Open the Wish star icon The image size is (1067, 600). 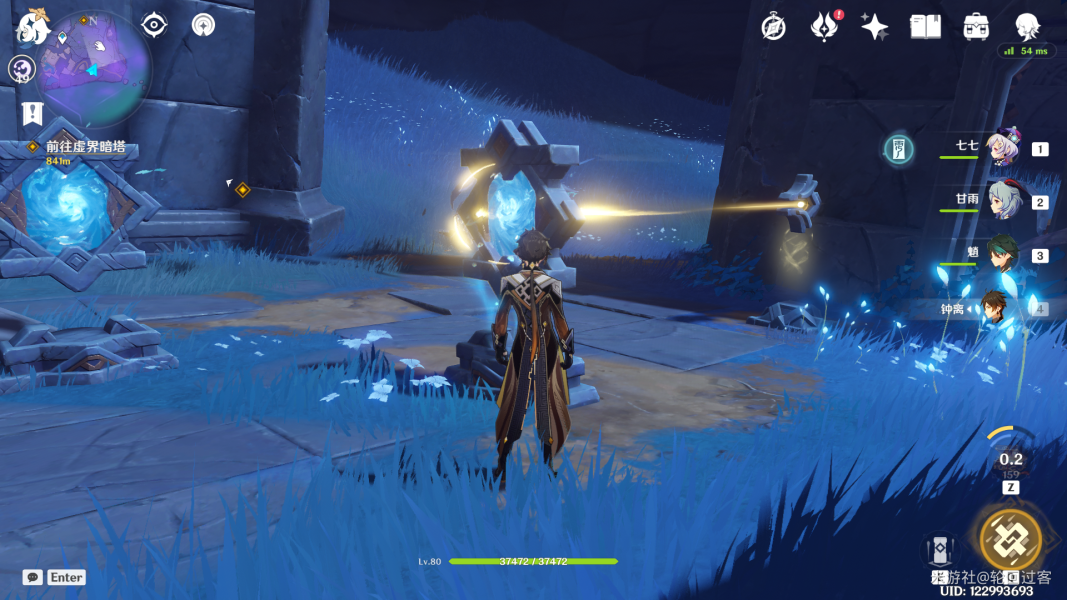tap(875, 27)
